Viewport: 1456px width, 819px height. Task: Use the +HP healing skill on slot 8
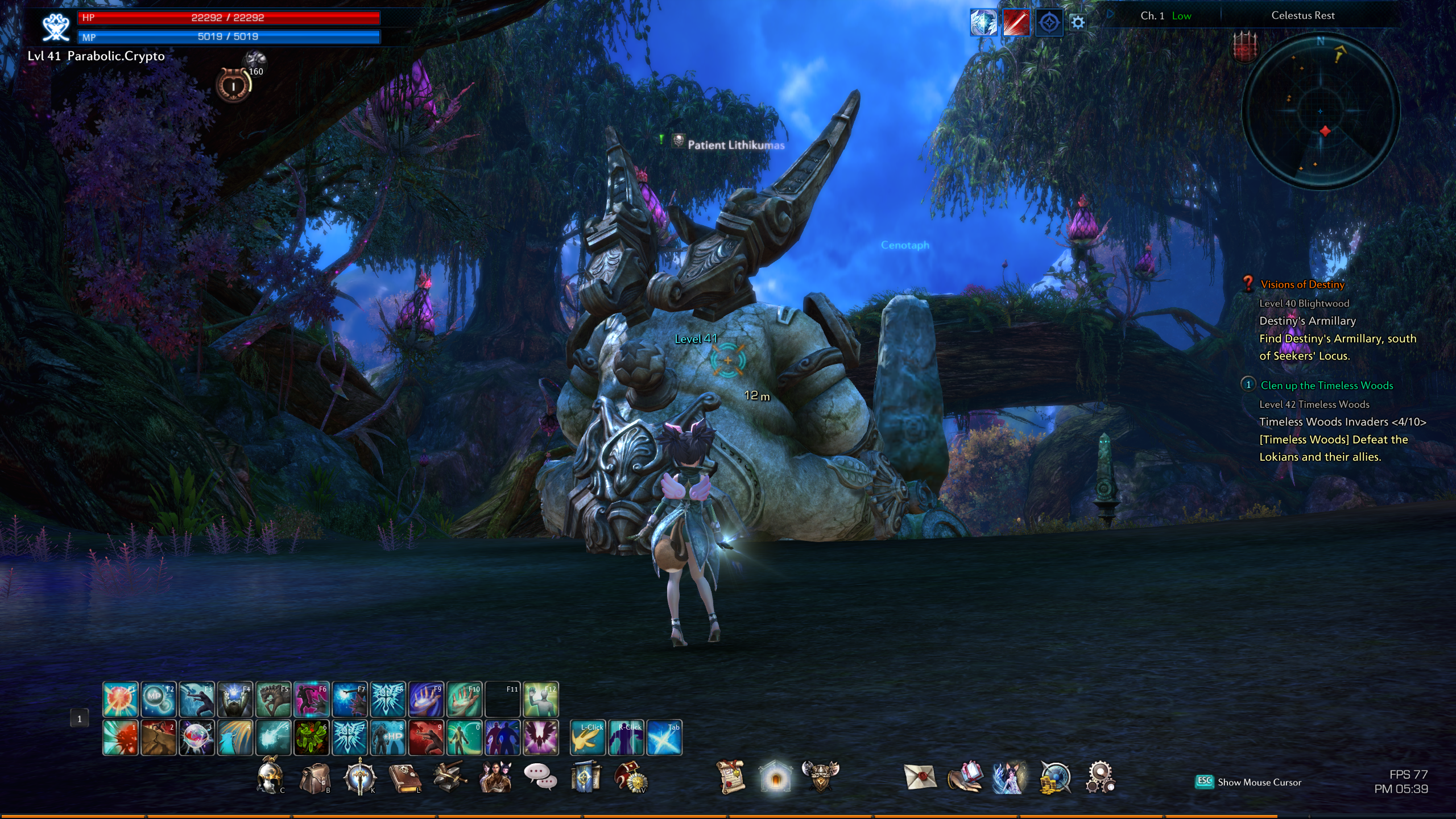[x=388, y=738]
